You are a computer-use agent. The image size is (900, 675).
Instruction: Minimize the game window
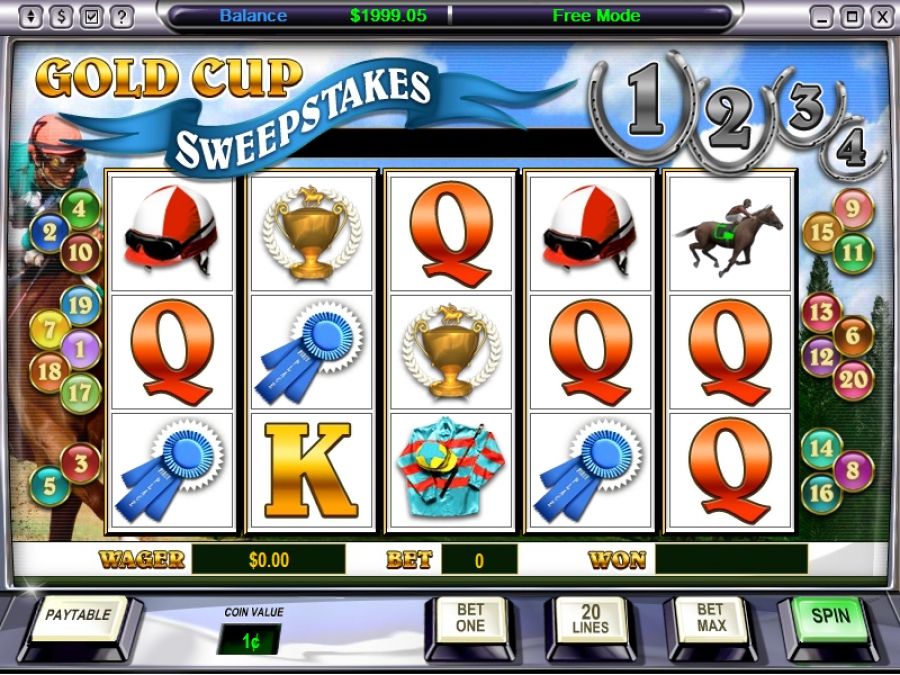(x=821, y=16)
